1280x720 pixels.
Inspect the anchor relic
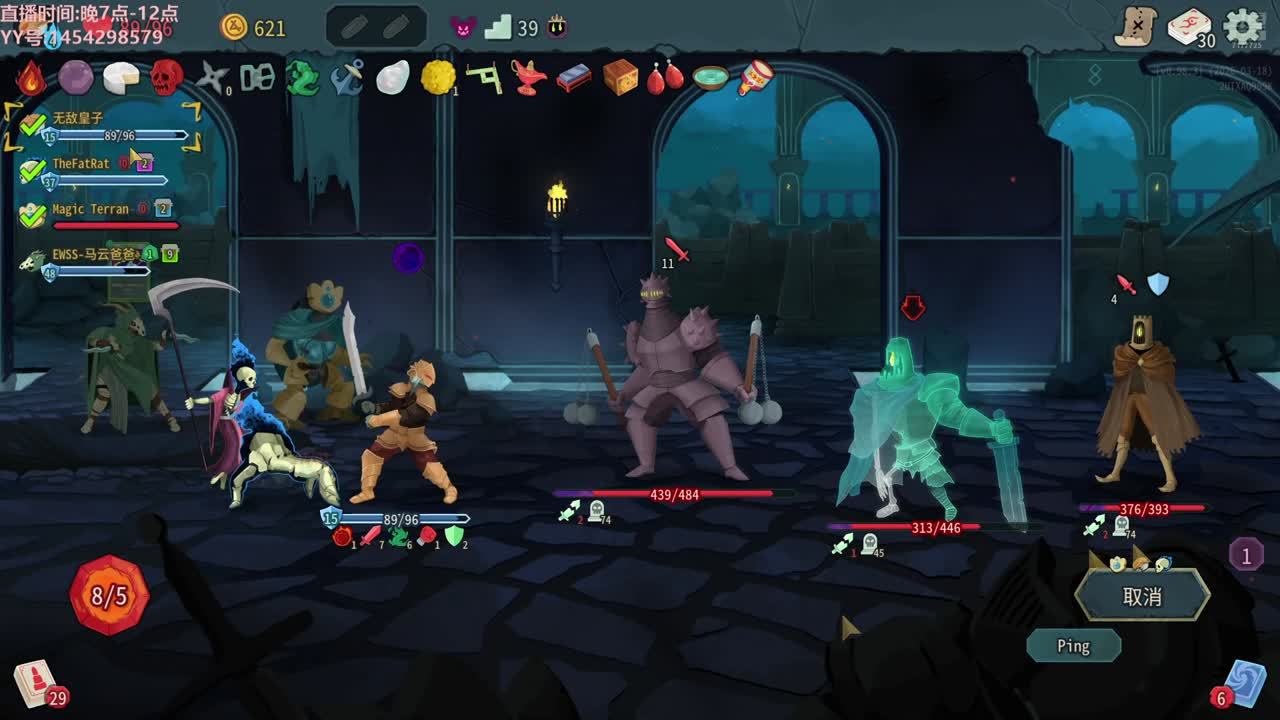(x=347, y=77)
